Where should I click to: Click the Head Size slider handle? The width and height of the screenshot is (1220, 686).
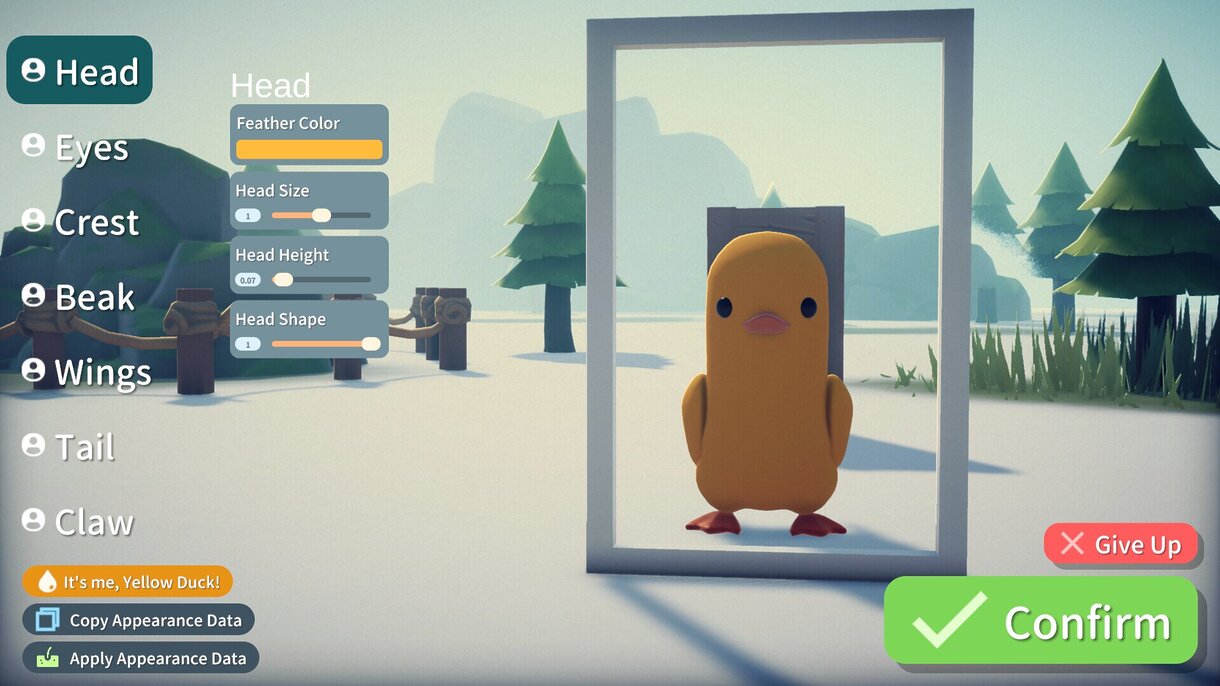click(321, 215)
